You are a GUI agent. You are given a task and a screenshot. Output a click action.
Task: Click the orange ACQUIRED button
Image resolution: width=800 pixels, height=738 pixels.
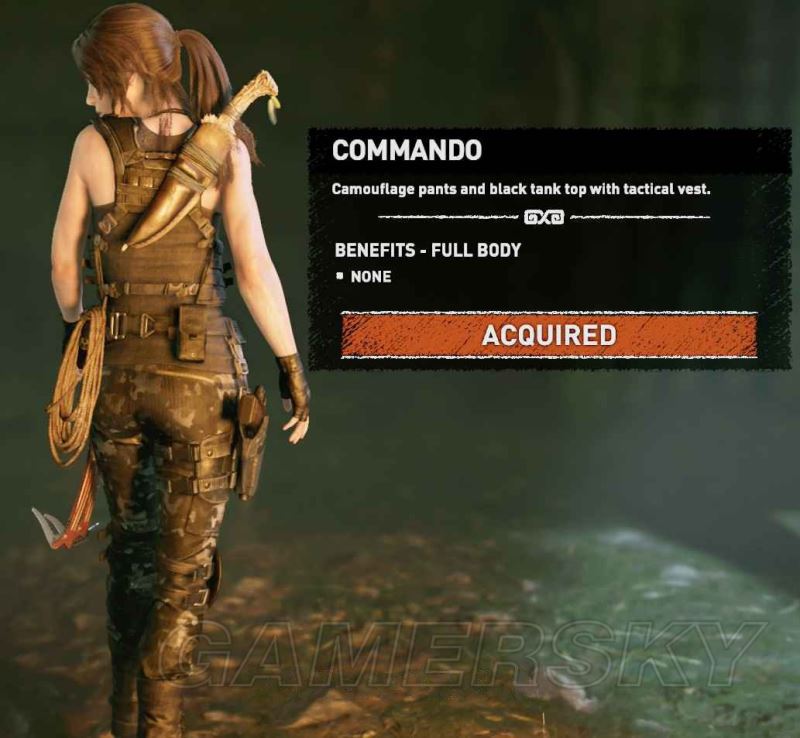click(548, 335)
